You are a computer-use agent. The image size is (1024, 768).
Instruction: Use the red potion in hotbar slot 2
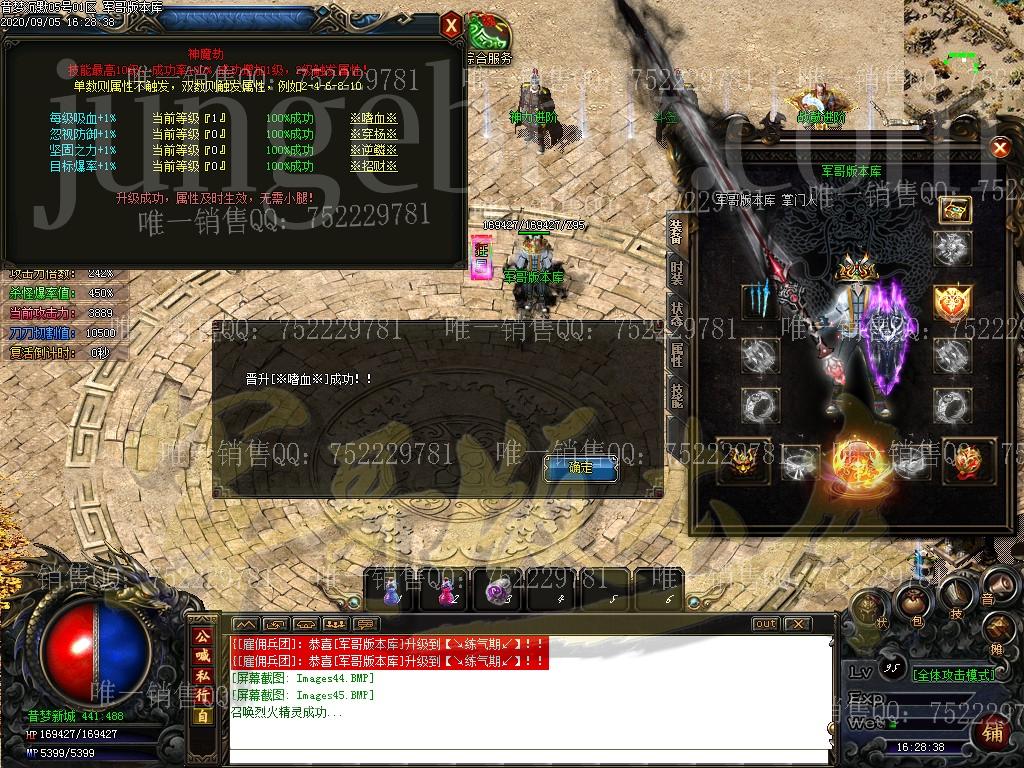[442, 591]
